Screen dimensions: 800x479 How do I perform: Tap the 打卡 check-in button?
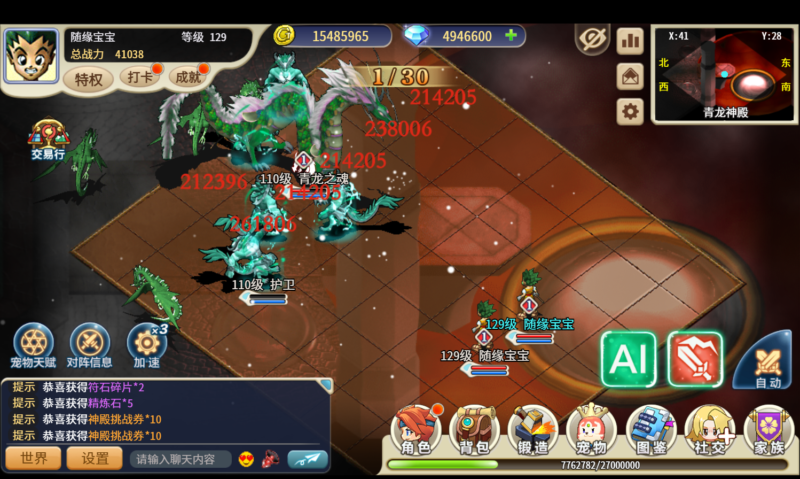(140, 77)
